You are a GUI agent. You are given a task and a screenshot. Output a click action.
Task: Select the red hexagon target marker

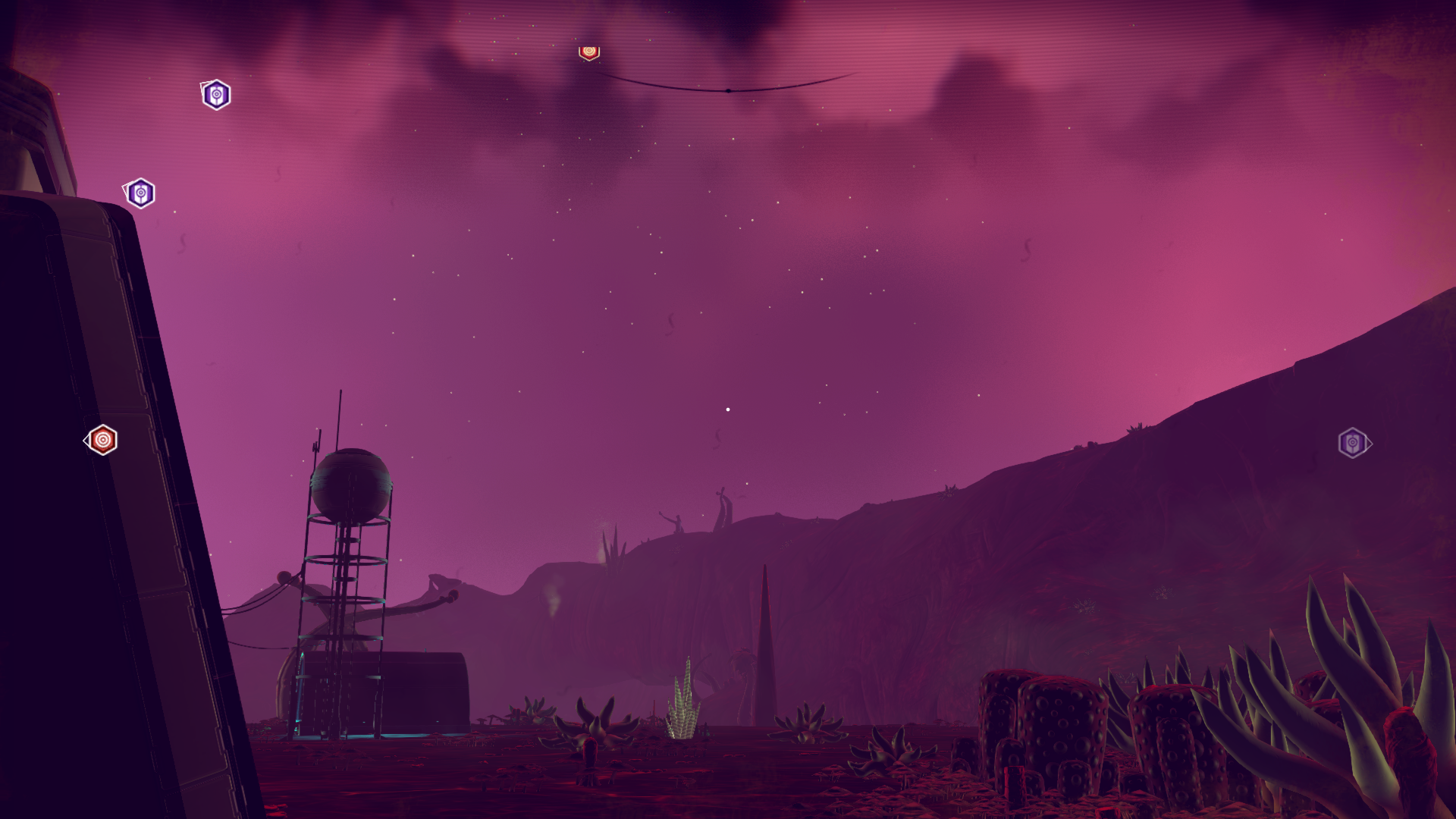pos(102,440)
